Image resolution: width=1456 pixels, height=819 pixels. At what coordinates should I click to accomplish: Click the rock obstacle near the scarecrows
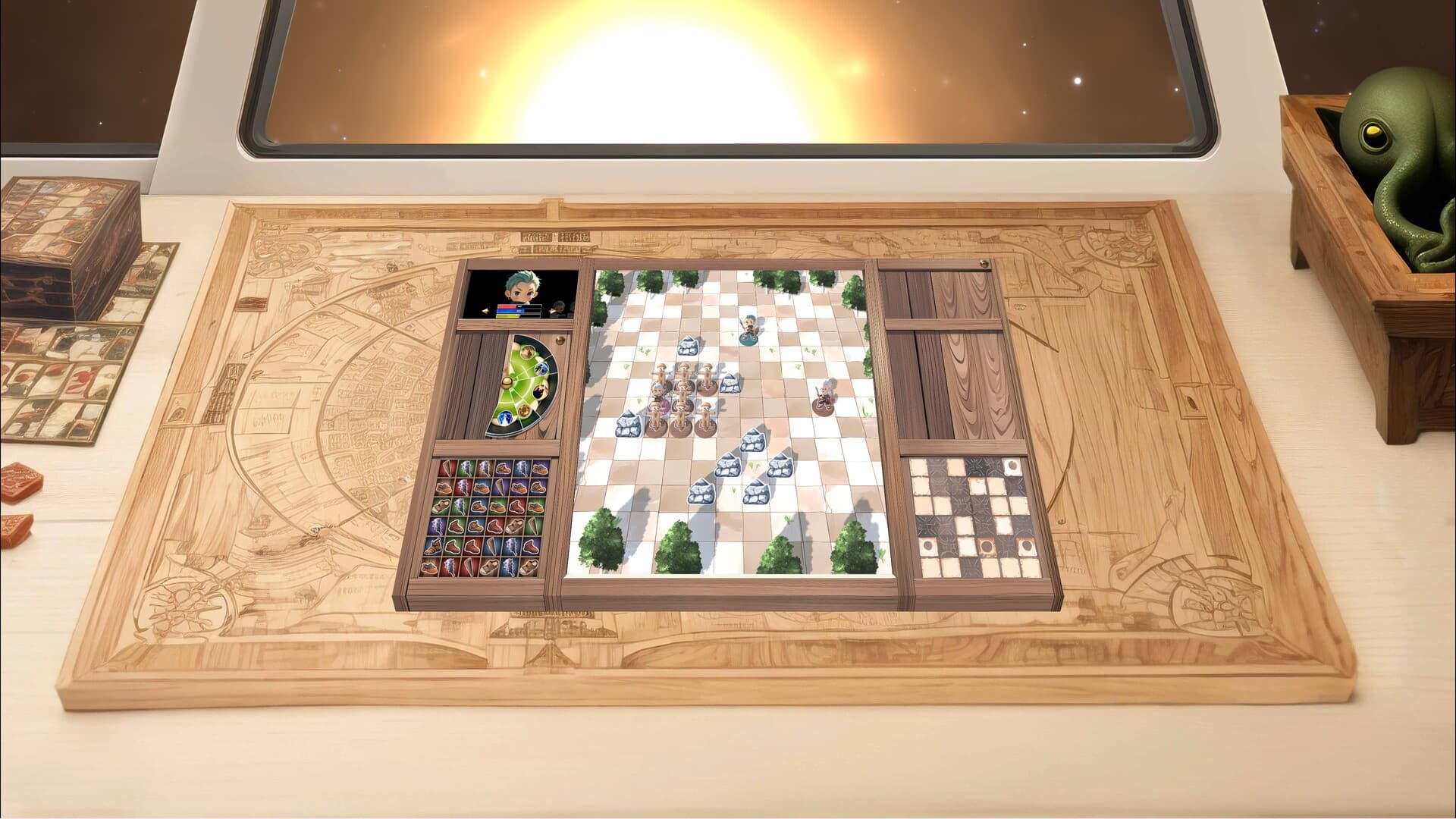click(730, 385)
